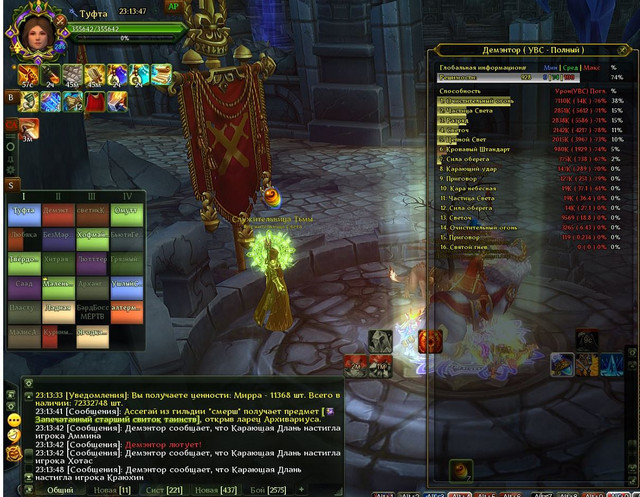Select raid member Туфта in raid frame
This screenshot has height=497, width=640.
click(22, 211)
